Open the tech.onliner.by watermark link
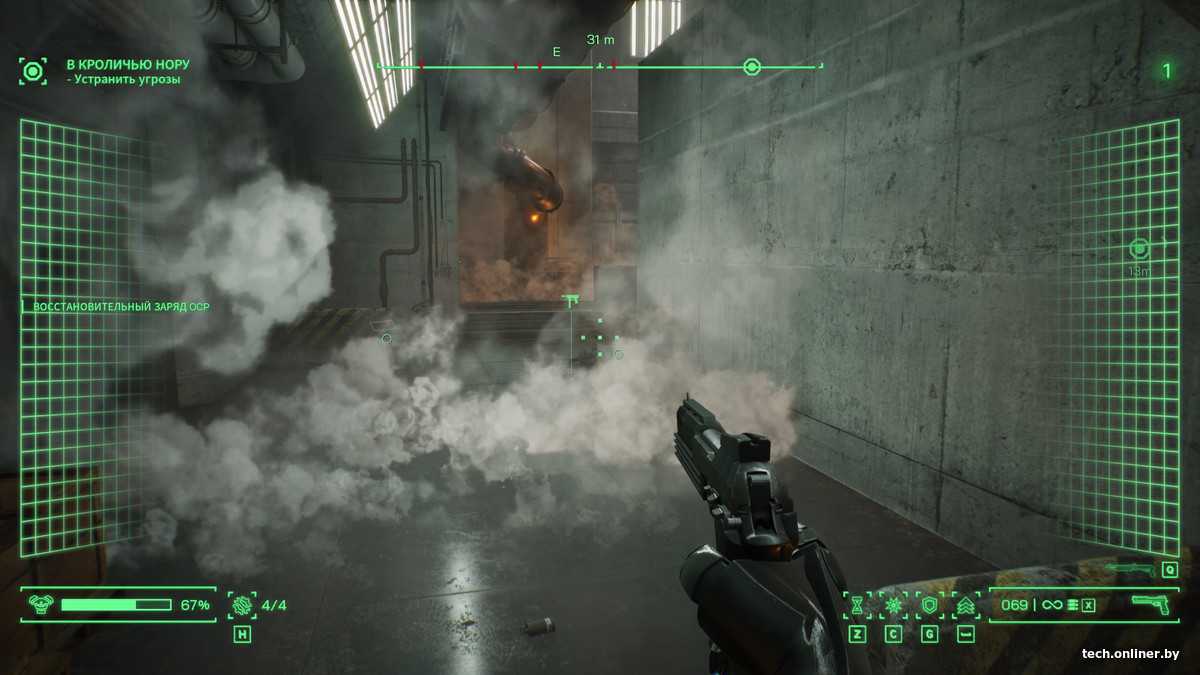 click(x=1130, y=654)
